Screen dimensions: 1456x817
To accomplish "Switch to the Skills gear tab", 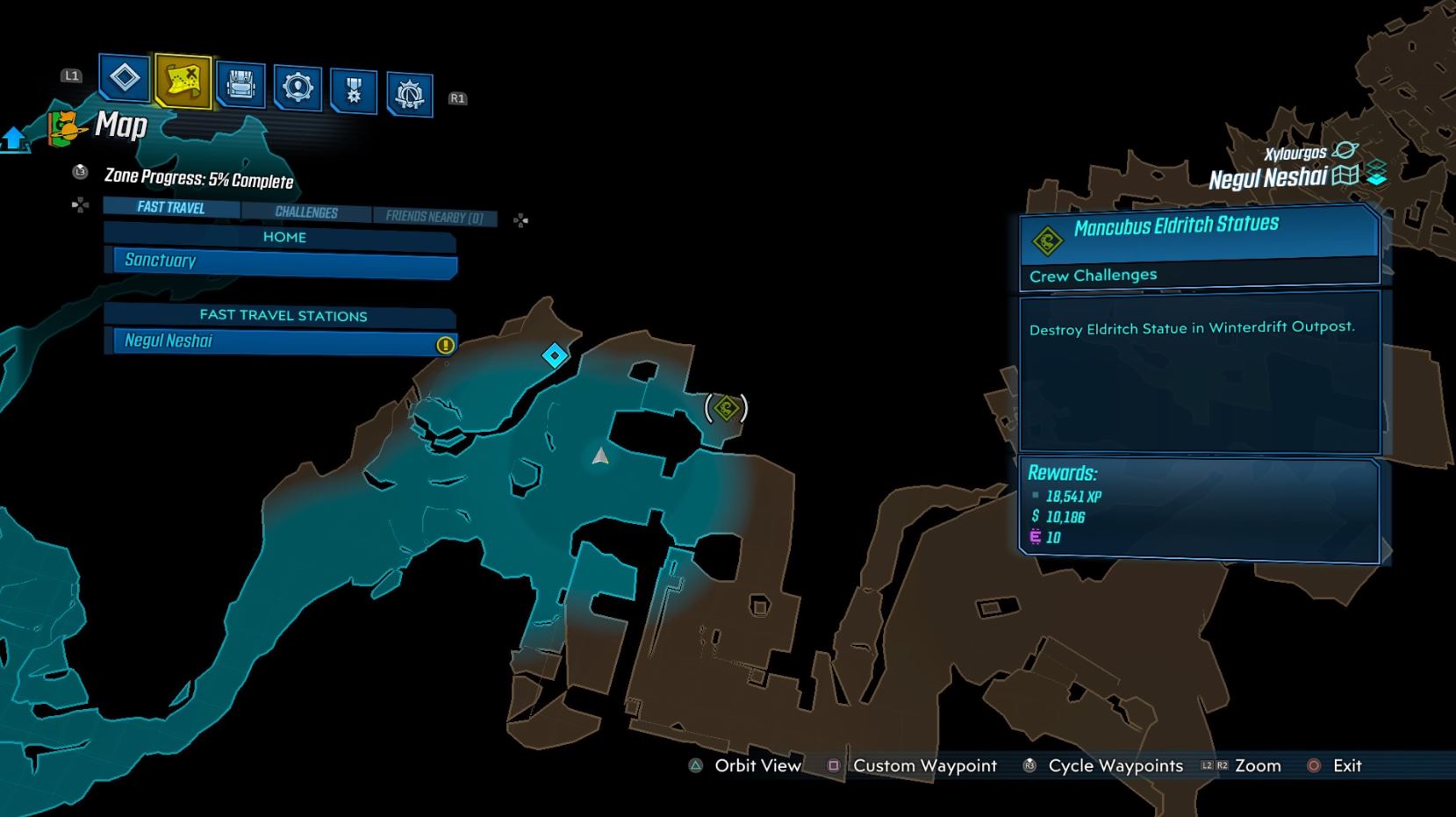I will [x=298, y=88].
